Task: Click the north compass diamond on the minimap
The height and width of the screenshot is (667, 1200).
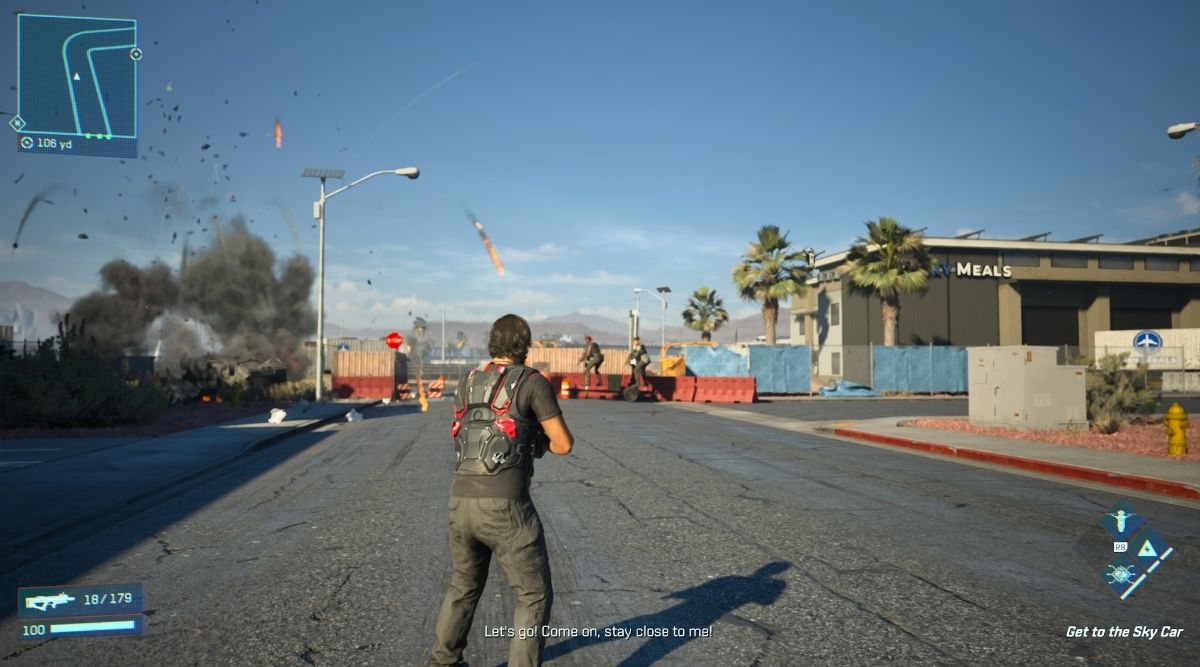Action: click(17, 123)
